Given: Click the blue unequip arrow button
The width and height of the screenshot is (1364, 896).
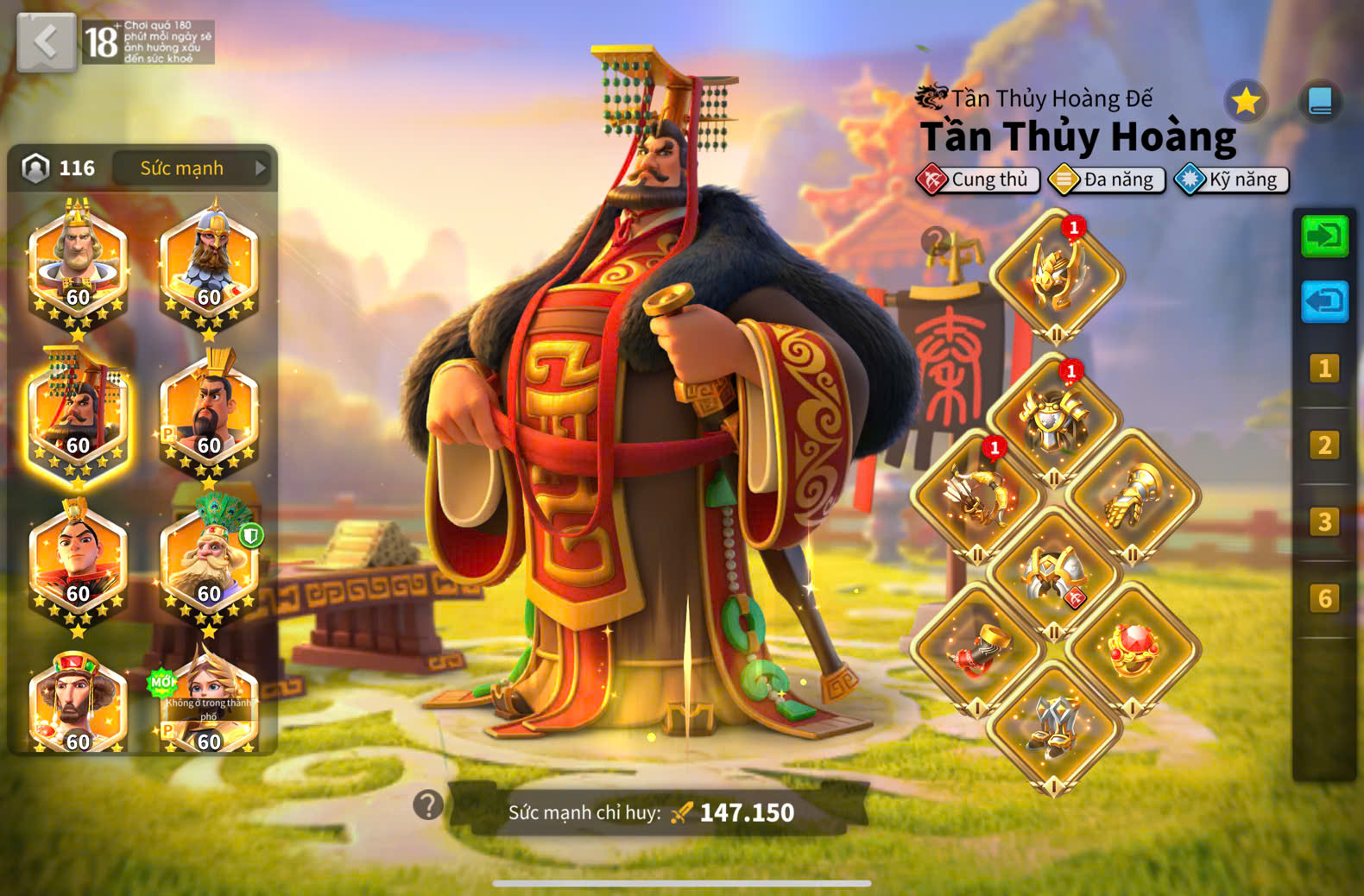Looking at the screenshot, I should tap(1324, 301).
